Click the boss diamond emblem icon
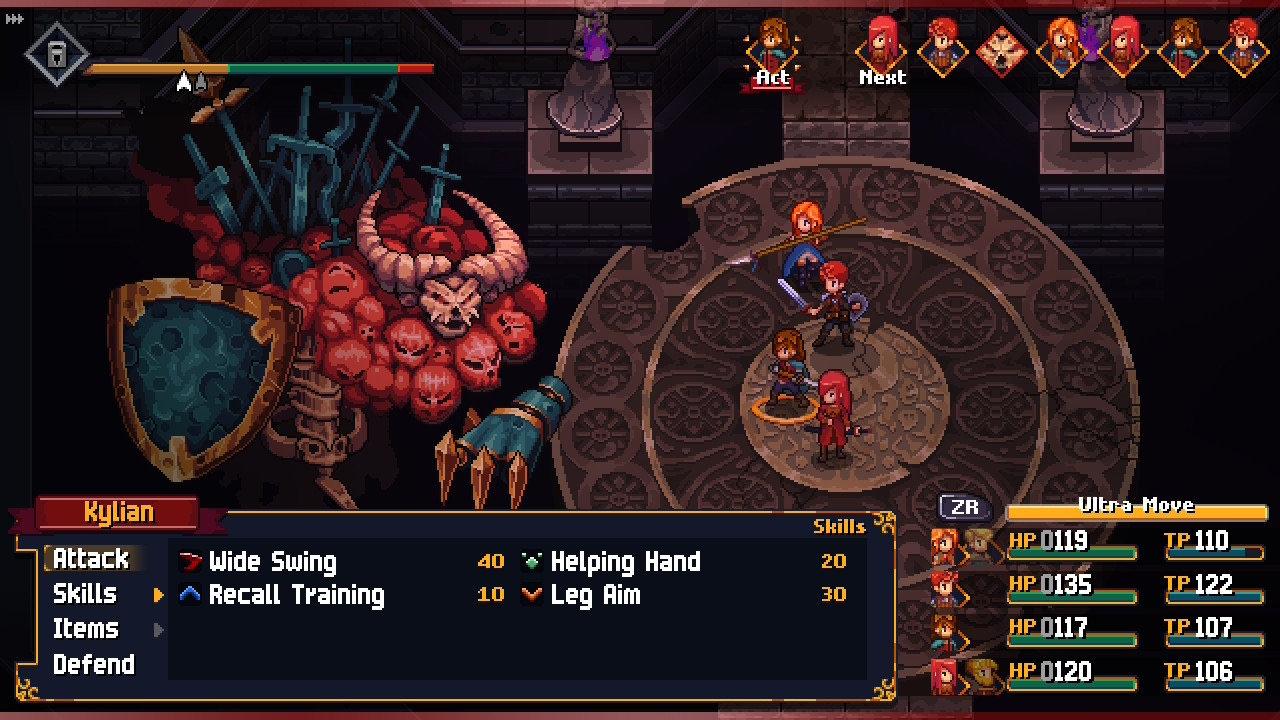Viewport: 1280px width, 720px height. 56,53
